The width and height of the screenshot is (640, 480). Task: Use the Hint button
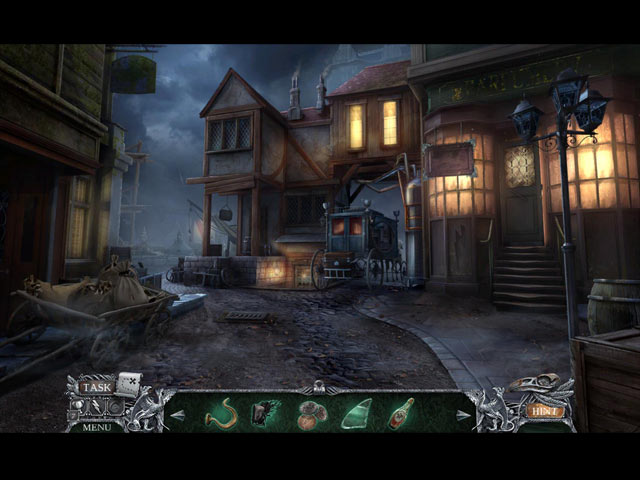tap(545, 410)
